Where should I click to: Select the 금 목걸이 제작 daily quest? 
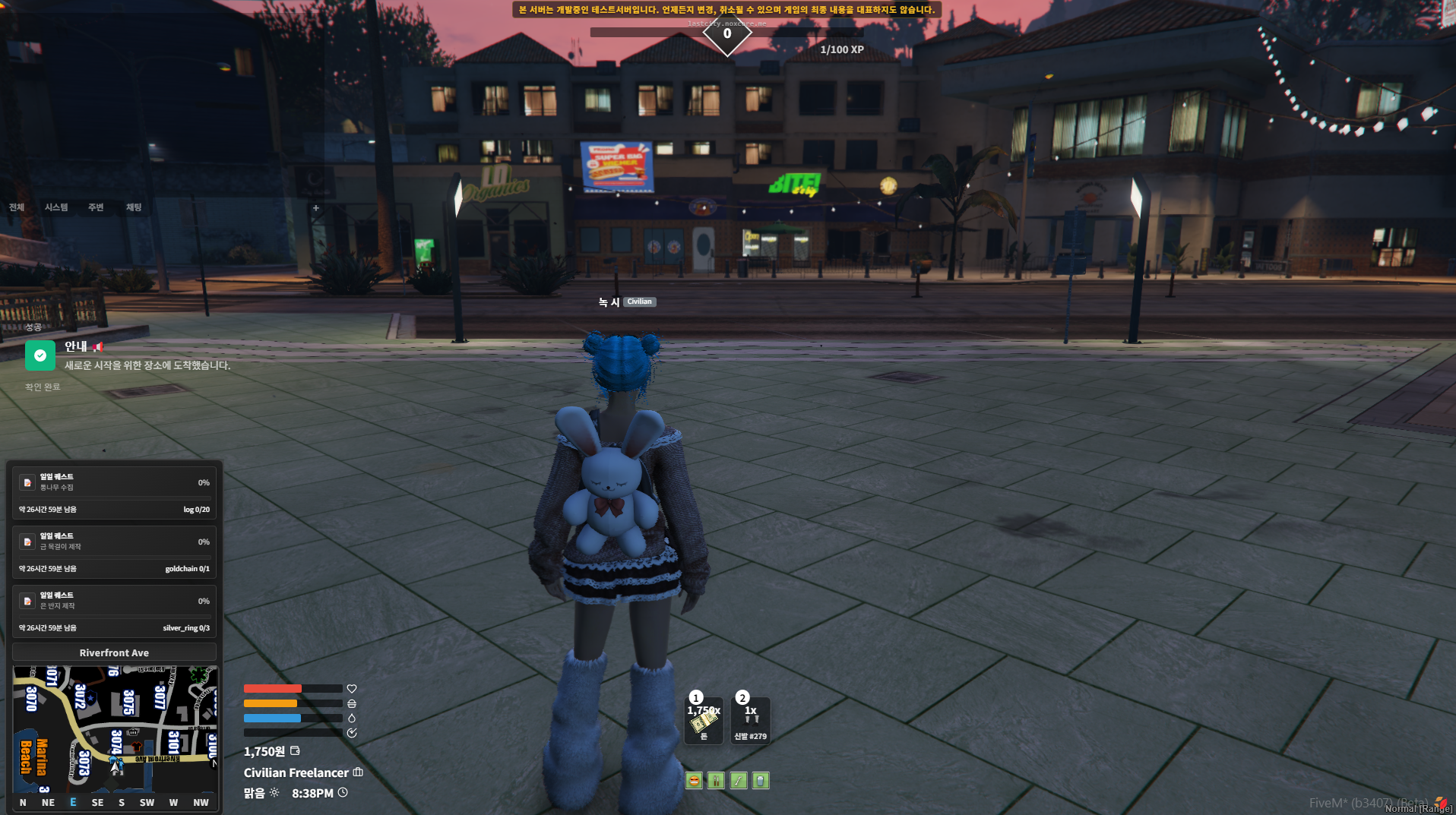114,552
